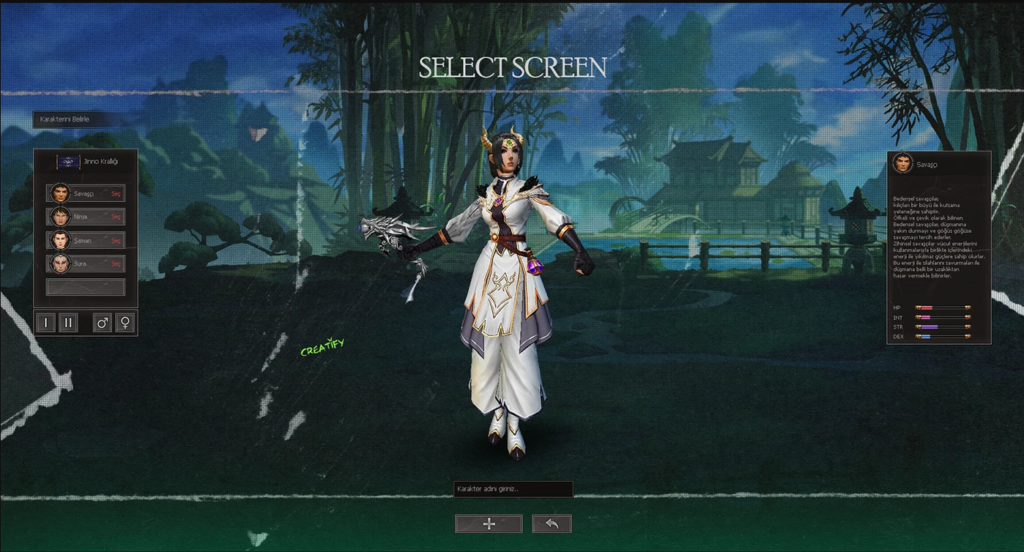Viewport: 1024px width, 552px height.
Task: Click the character name input field
Action: (512, 490)
